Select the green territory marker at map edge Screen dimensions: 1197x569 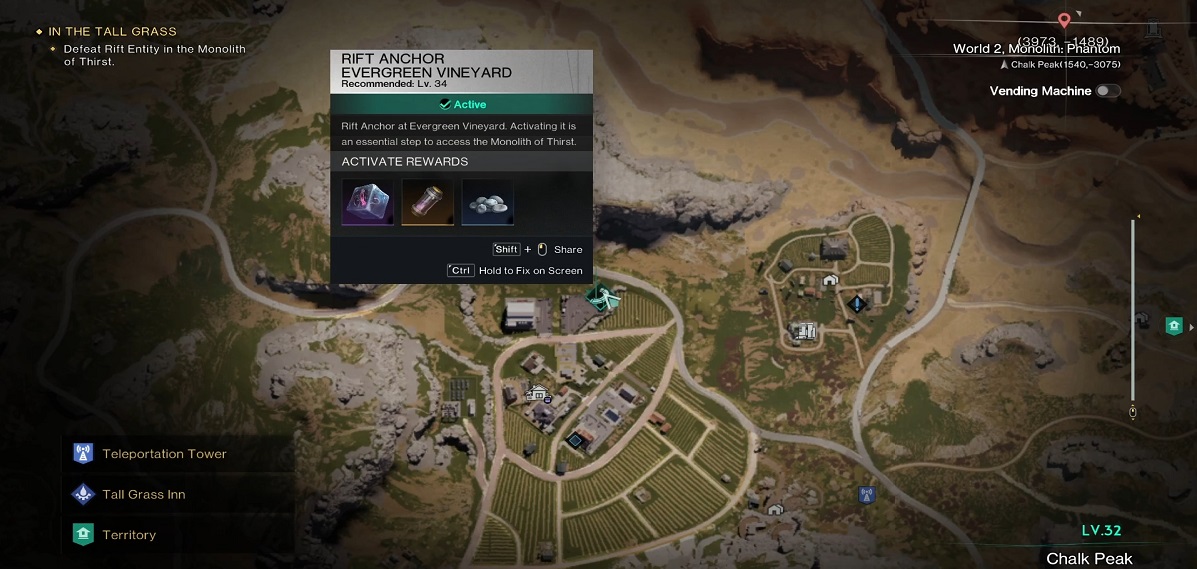[x=1174, y=326]
